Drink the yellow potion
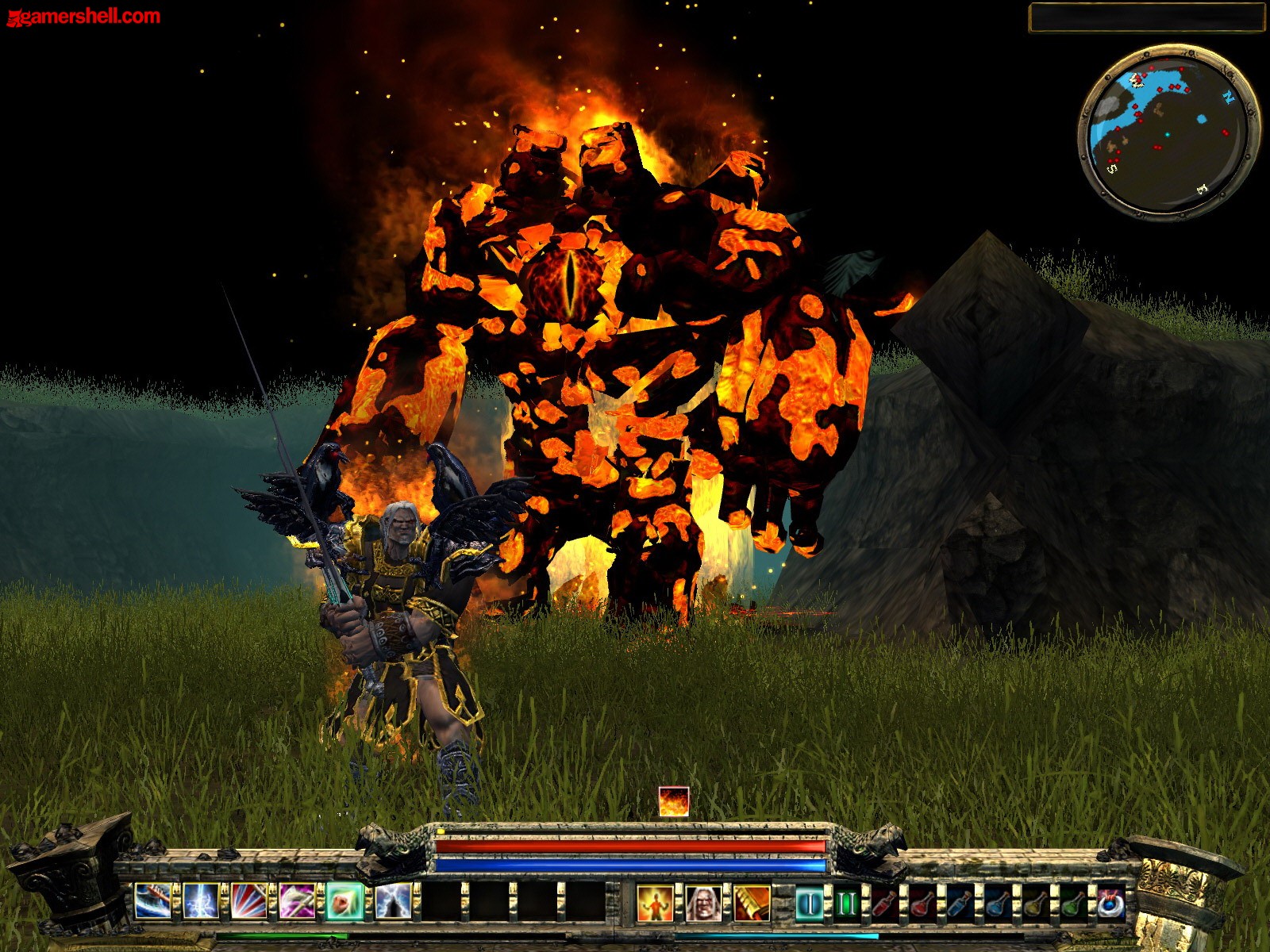This screenshot has width=1270, height=952. [1036, 904]
